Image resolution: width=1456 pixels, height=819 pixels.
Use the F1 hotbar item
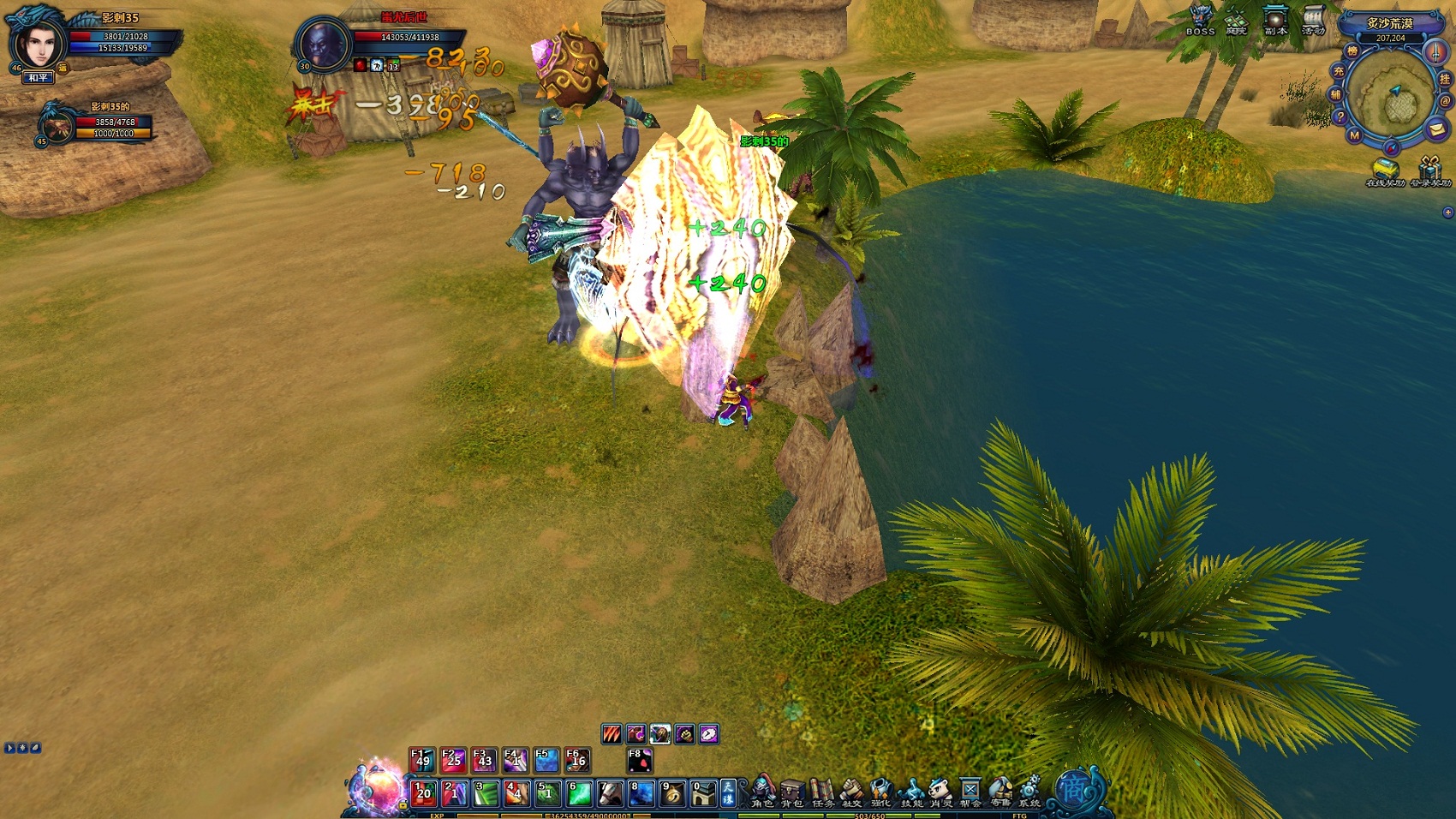point(421,760)
